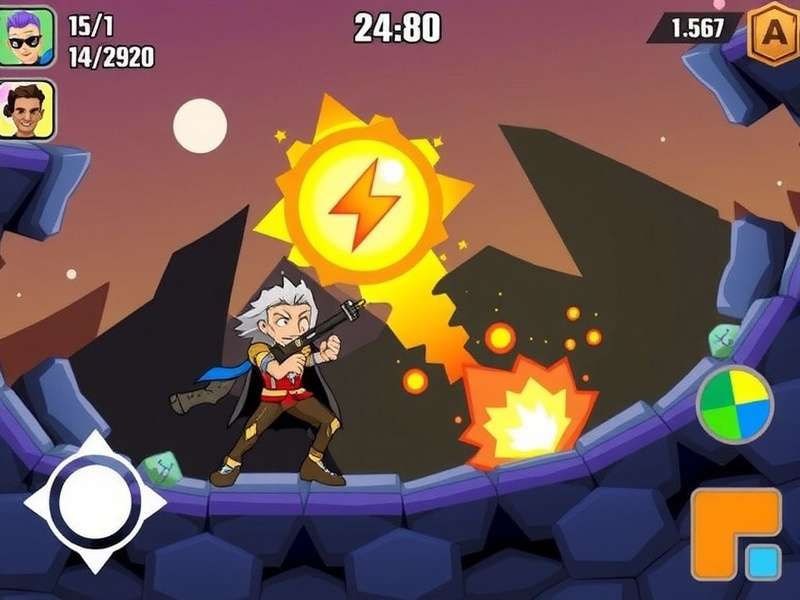Tap the orange square action button
The image size is (800, 600).
[x=735, y=534]
